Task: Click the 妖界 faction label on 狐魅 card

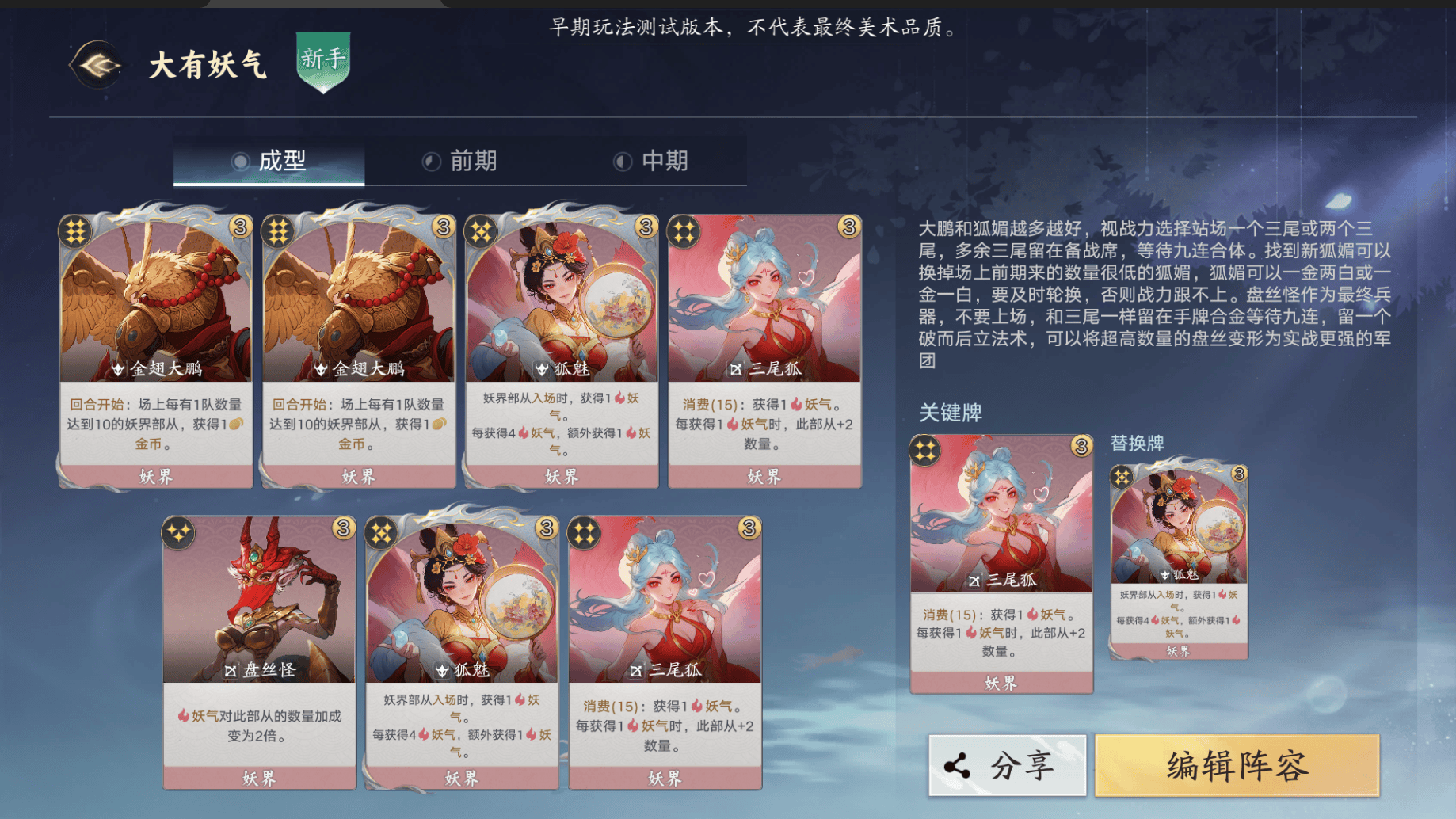Action: [x=563, y=477]
